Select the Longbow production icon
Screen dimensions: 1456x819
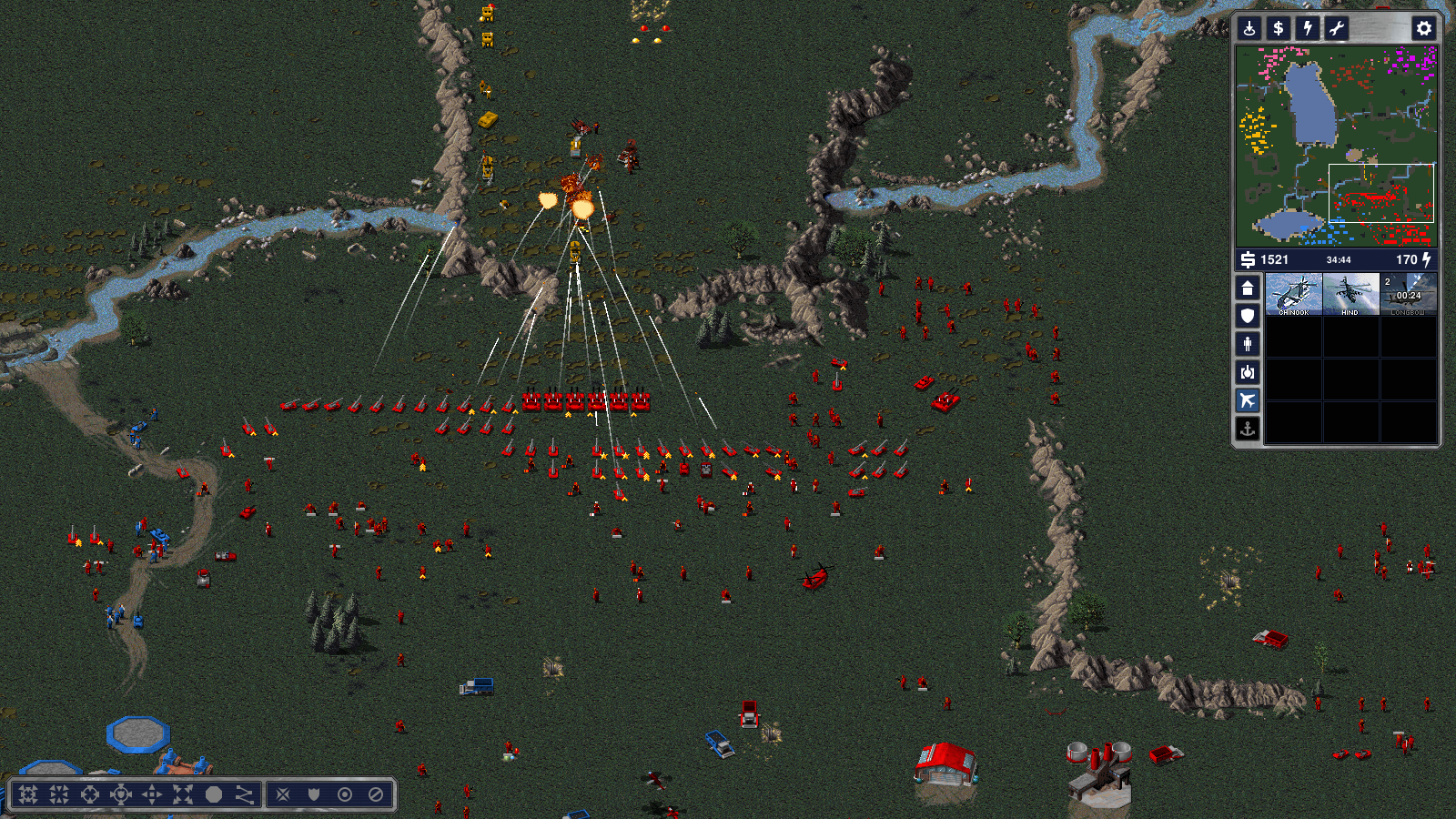[1408, 294]
